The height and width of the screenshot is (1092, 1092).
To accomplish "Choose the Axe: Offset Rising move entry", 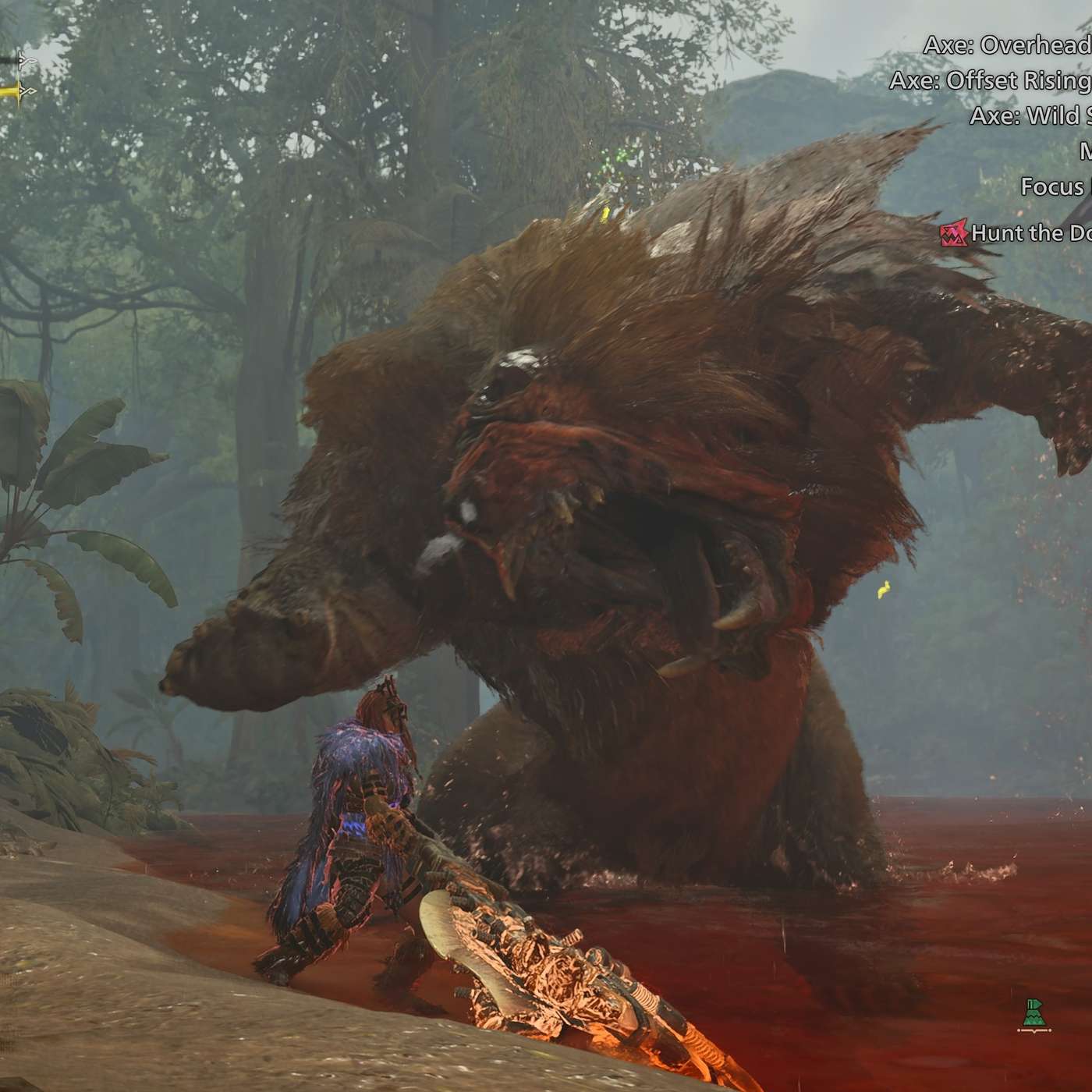I will pos(991,80).
